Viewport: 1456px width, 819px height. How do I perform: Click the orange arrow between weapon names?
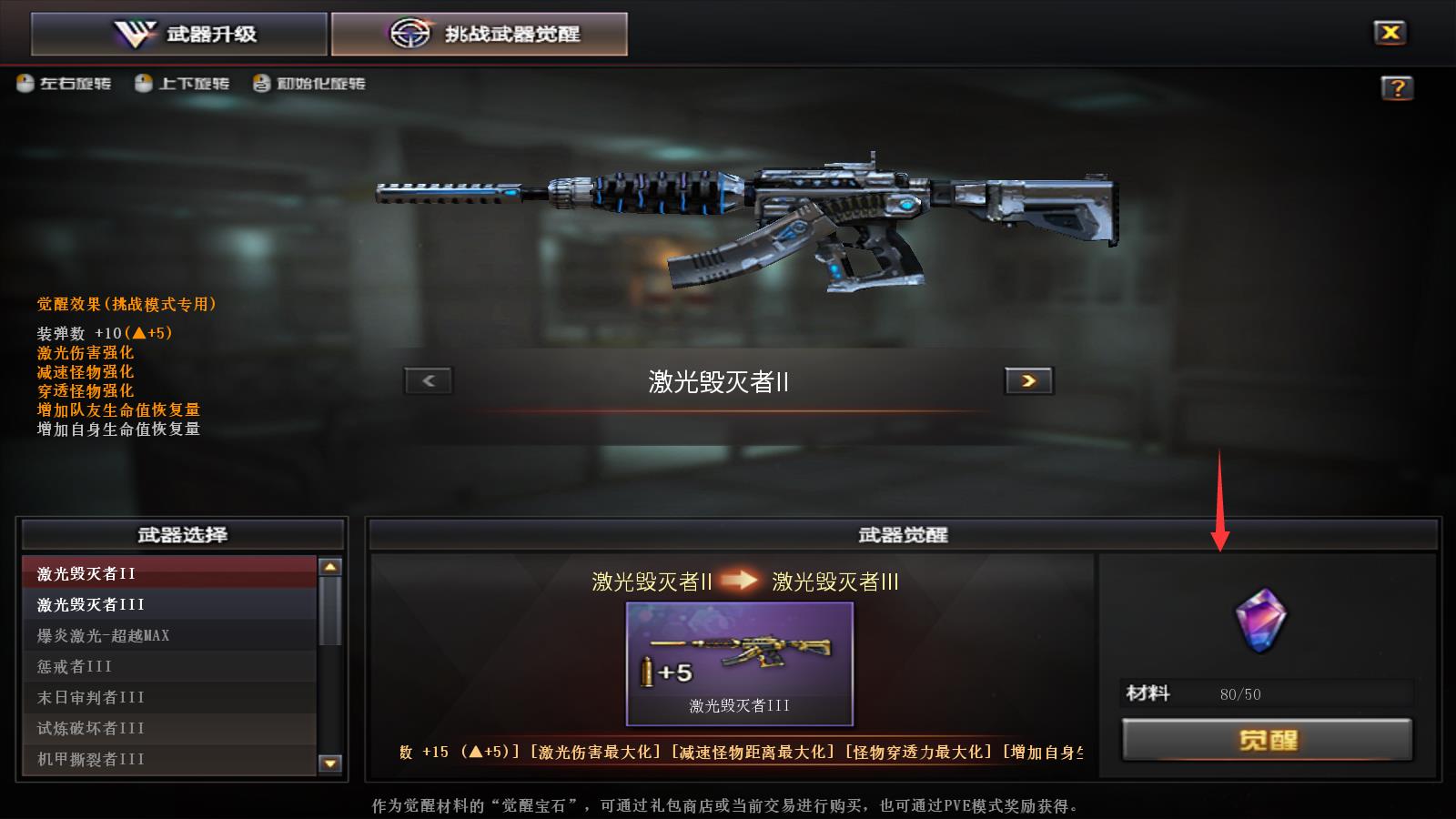737,582
